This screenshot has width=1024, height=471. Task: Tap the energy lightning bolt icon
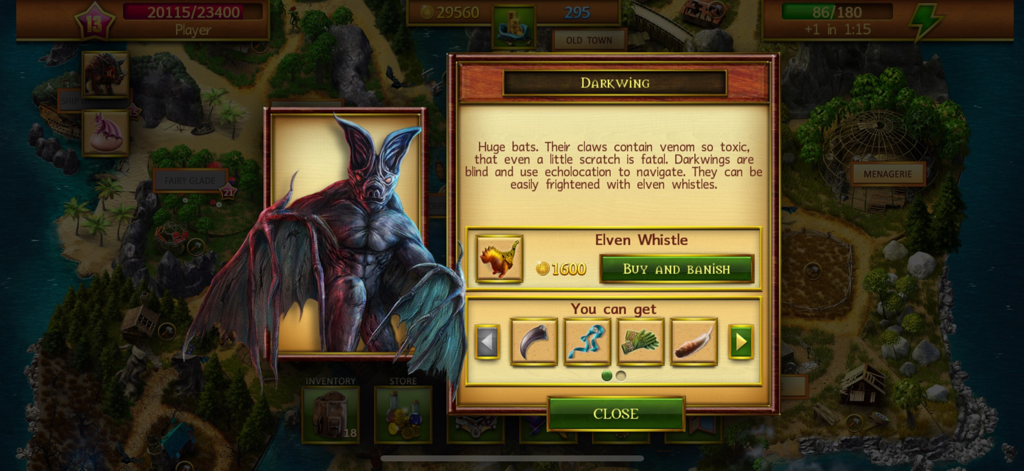coord(923,20)
